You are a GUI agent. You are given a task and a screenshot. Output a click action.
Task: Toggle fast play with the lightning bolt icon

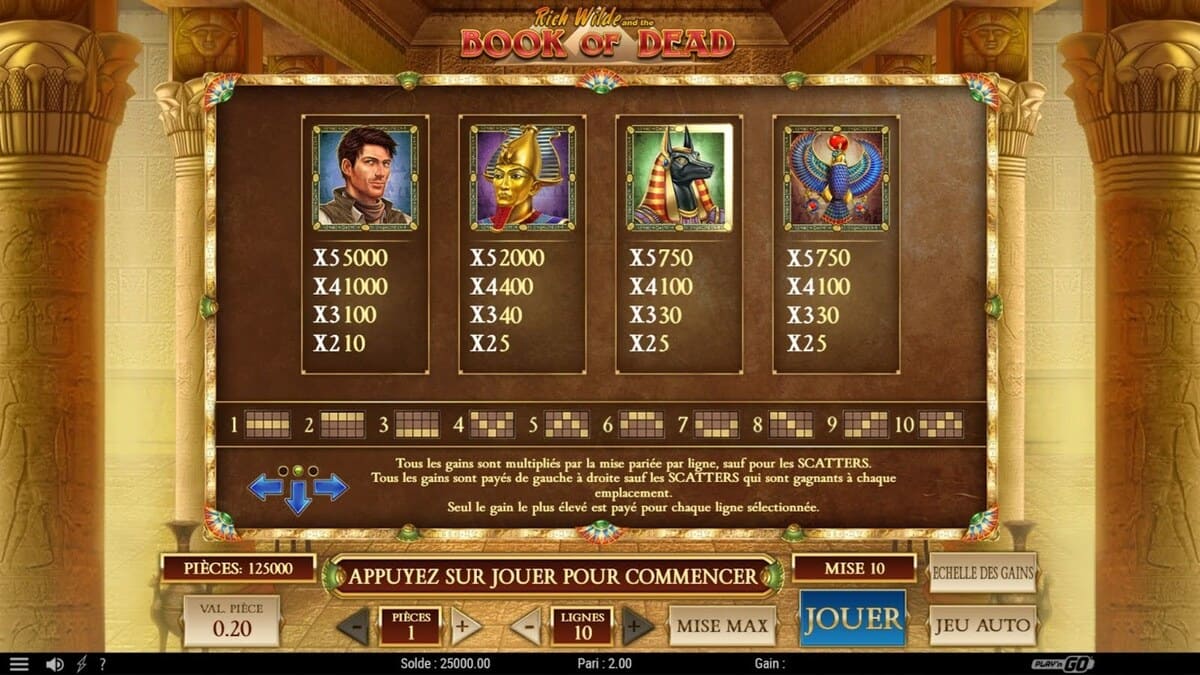click(x=82, y=664)
